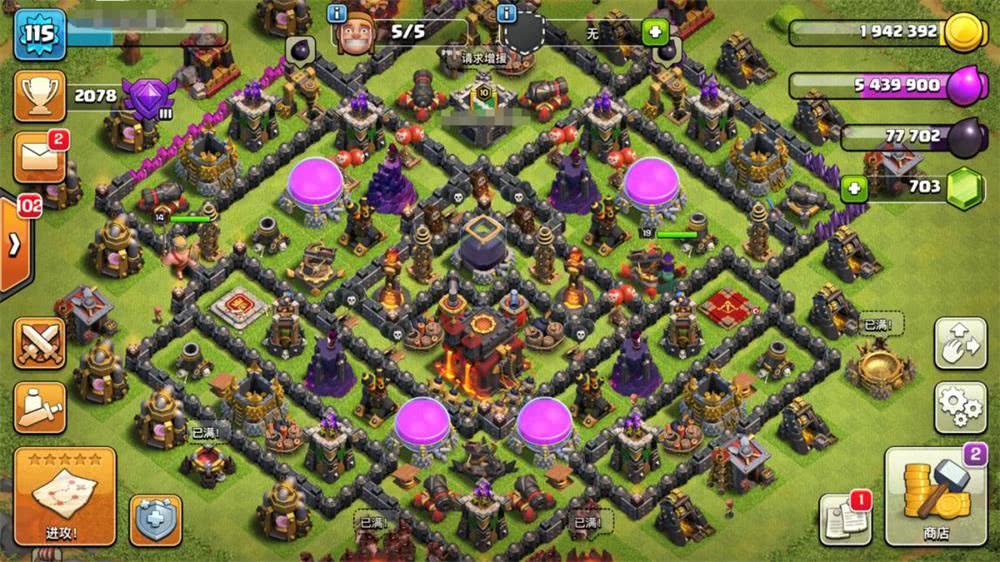Open the settings gear menu
The width and height of the screenshot is (1000, 562).
959,406
